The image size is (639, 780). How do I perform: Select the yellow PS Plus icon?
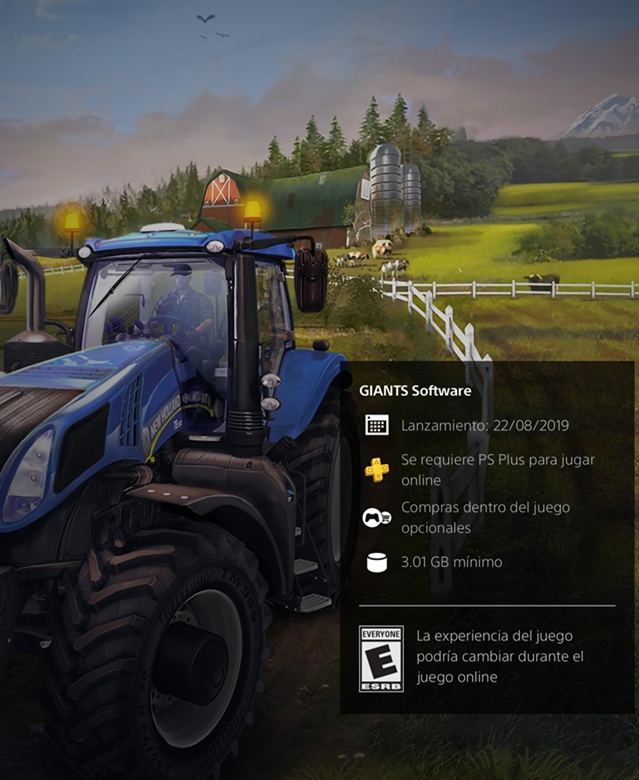click(x=377, y=470)
